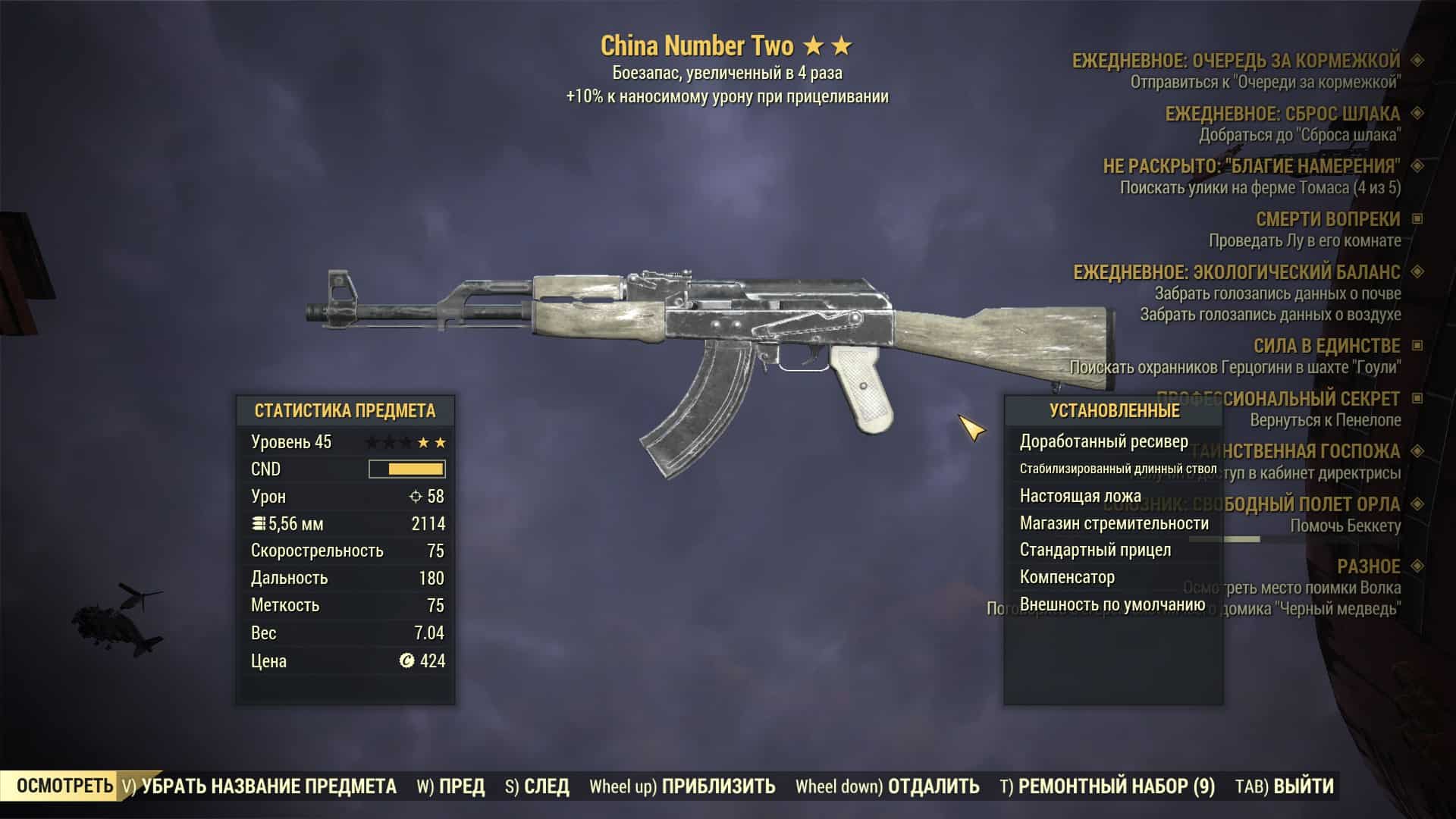
Task: Select the Ежедневное: Экологический баланс quest
Action: point(1236,272)
